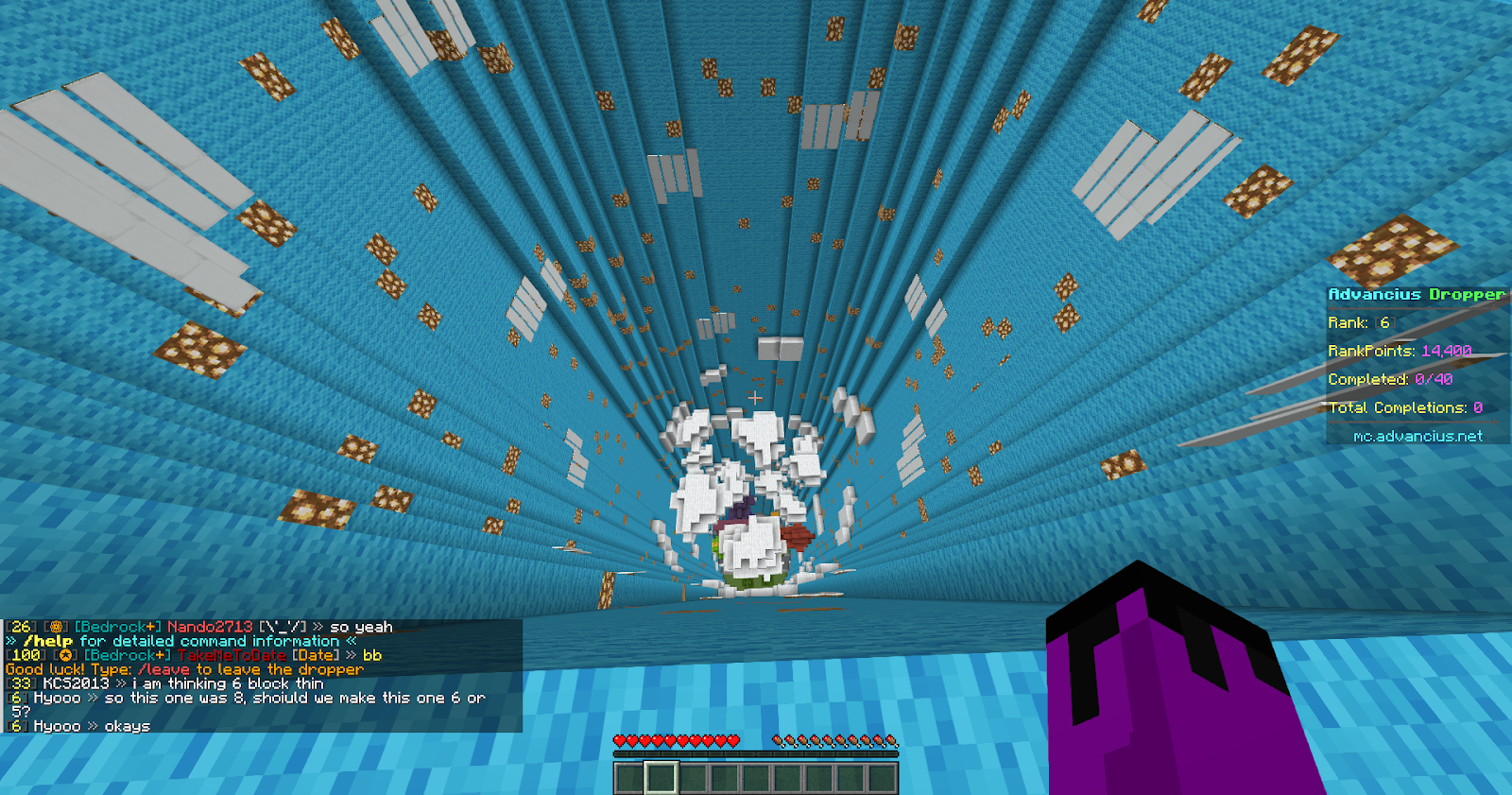Click the leftmost health heart icon
Viewport: 1512px width, 795px height.
point(620,740)
